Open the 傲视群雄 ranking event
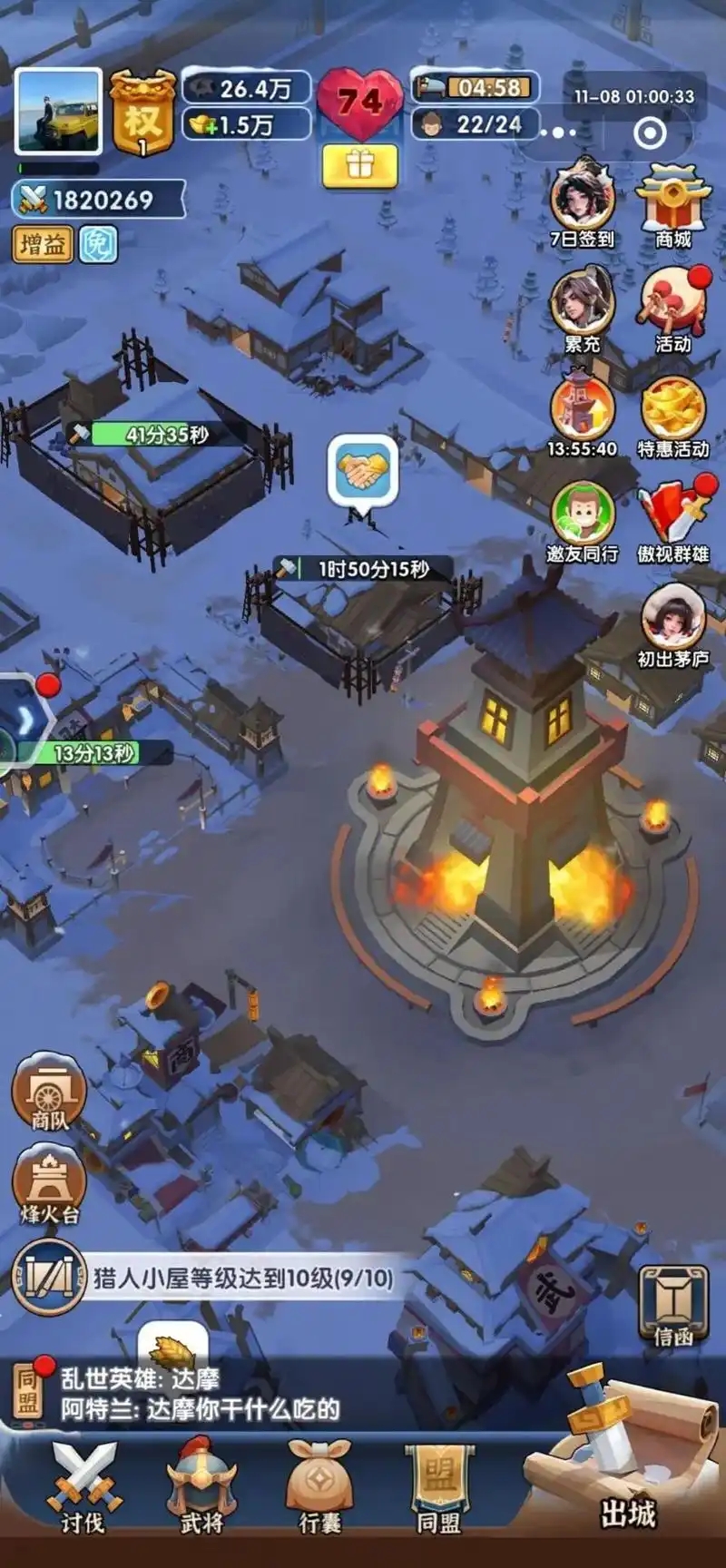Viewport: 726px width, 1568px height. click(x=673, y=517)
